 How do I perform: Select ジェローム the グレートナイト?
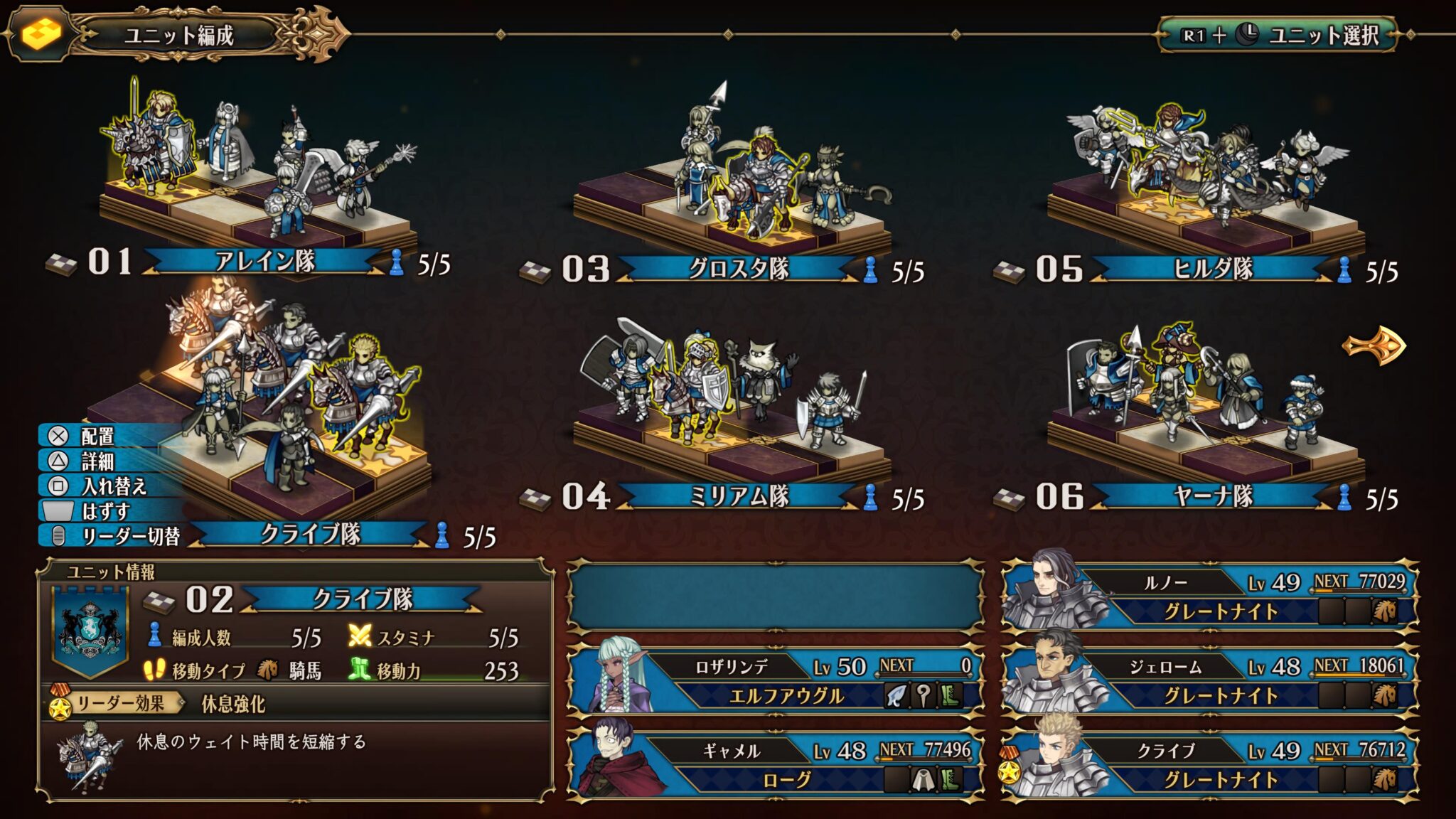pyautogui.click(x=1210, y=680)
